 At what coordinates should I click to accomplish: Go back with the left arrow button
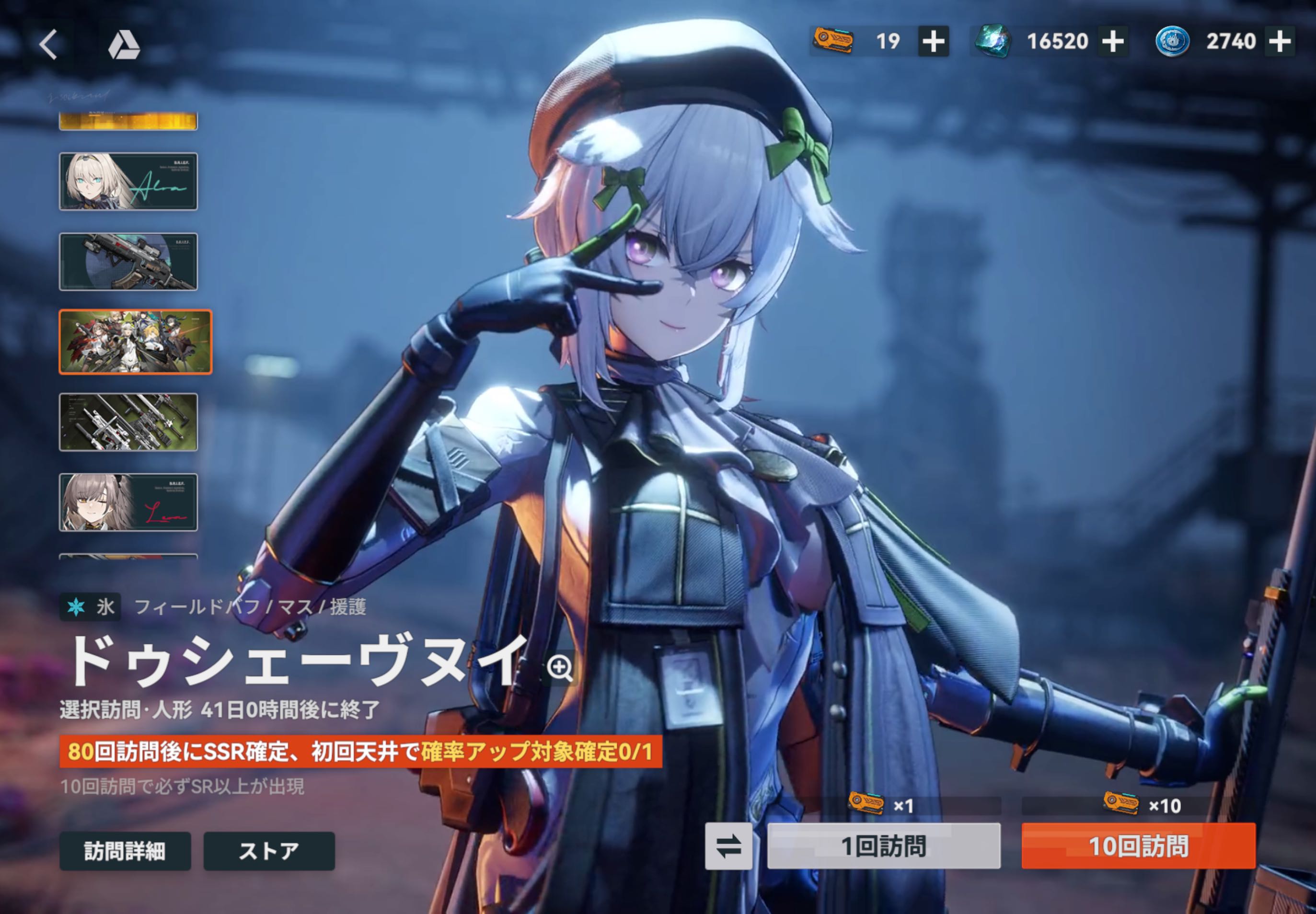click(x=49, y=44)
